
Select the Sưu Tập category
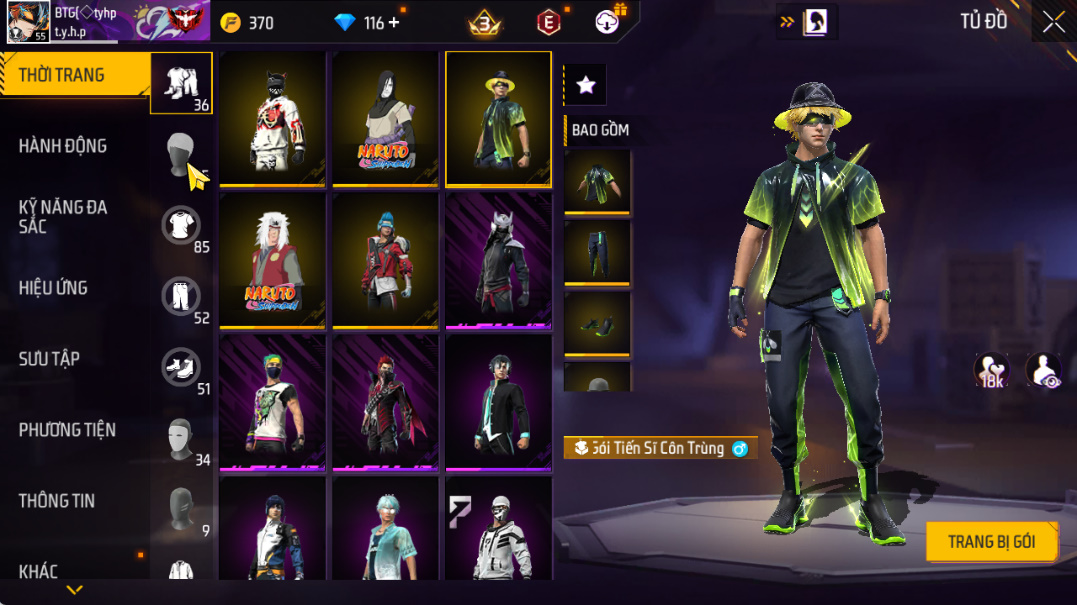pyautogui.click(x=49, y=359)
